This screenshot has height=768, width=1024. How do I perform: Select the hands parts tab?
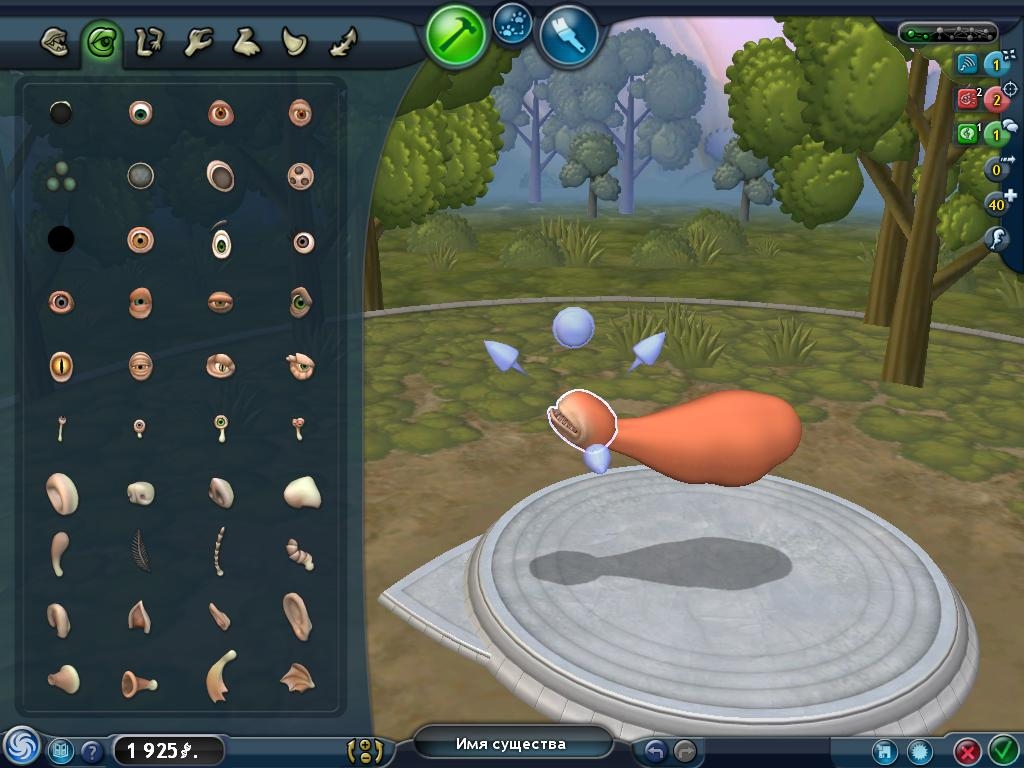[x=198, y=42]
